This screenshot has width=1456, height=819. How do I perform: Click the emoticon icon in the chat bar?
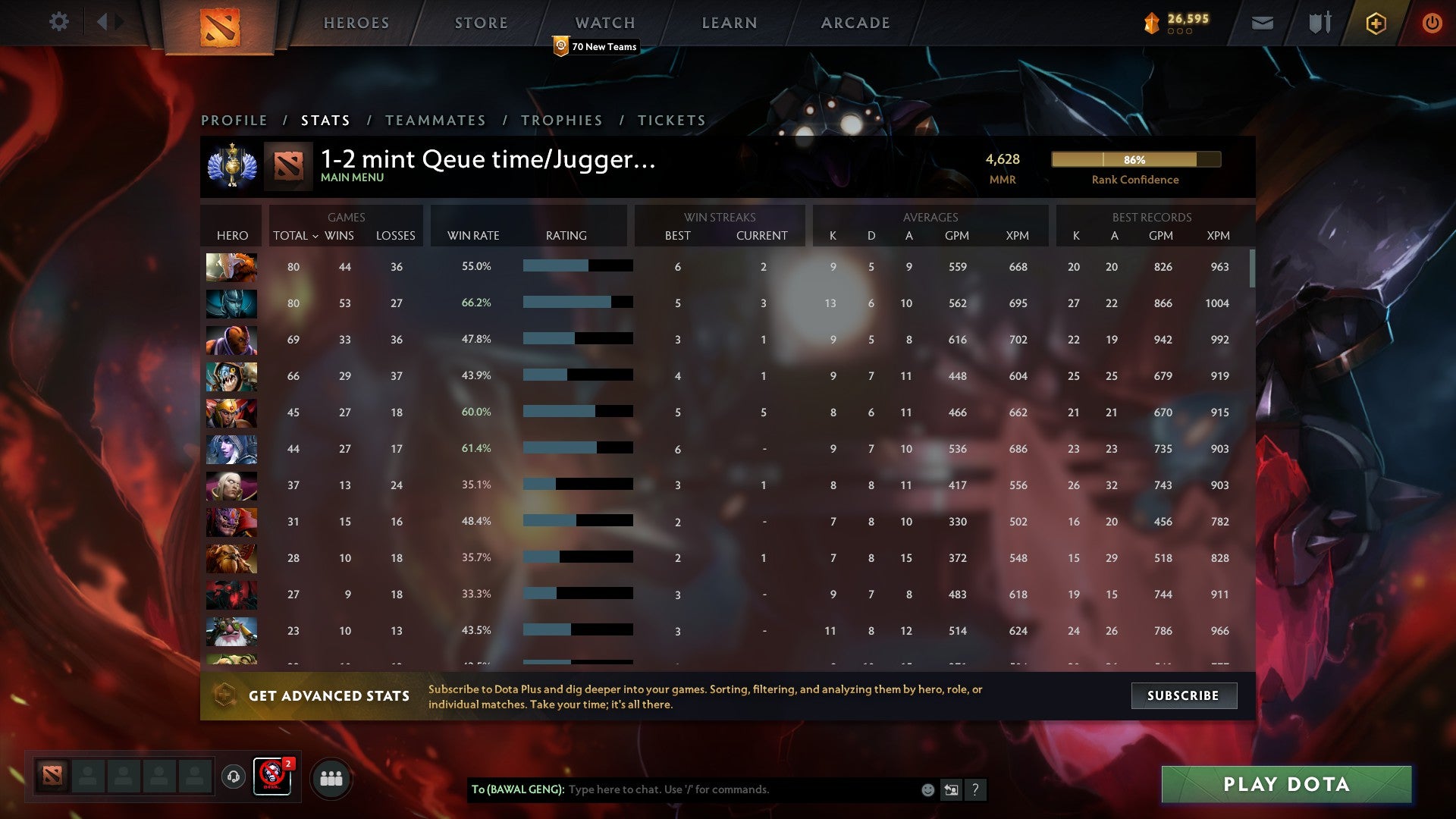pos(927,789)
